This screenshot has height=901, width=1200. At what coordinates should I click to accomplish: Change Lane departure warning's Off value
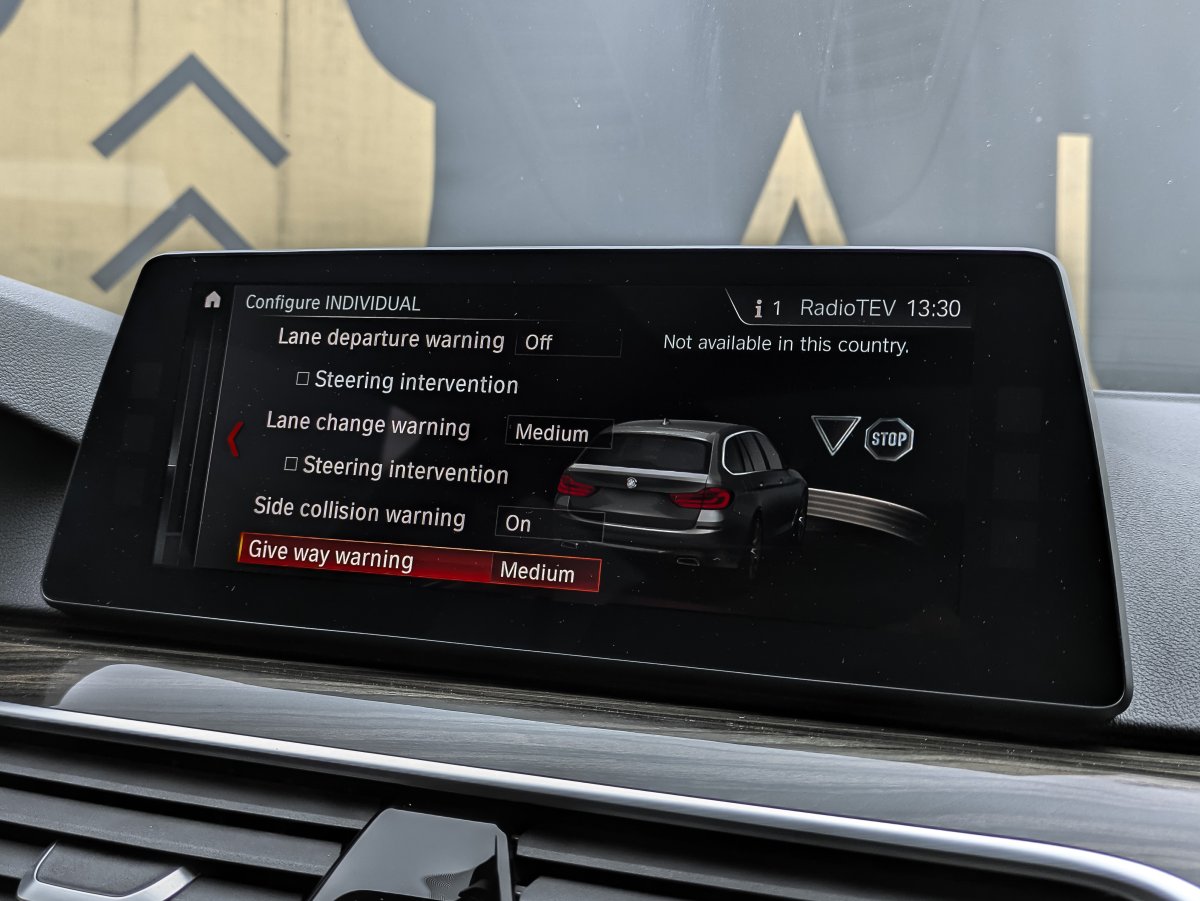(567, 343)
